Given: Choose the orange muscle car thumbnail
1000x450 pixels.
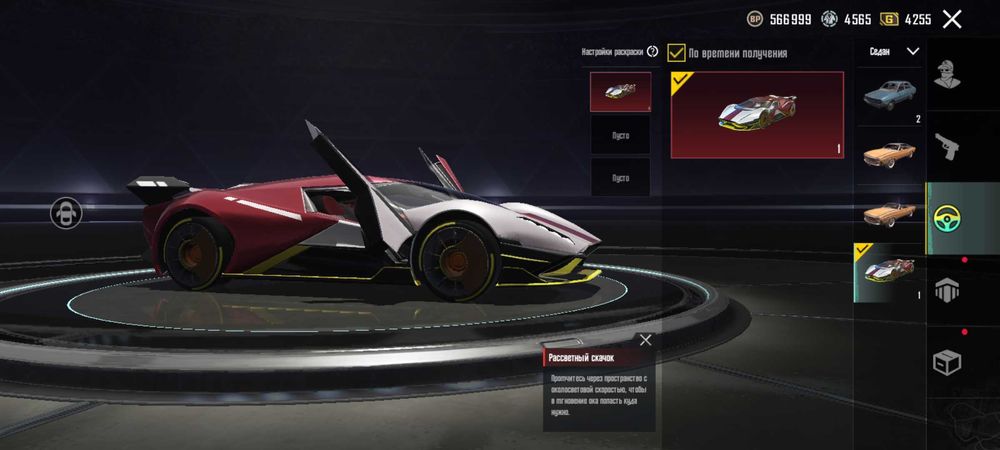Looking at the screenshot, I should click(x=890, y=153).
